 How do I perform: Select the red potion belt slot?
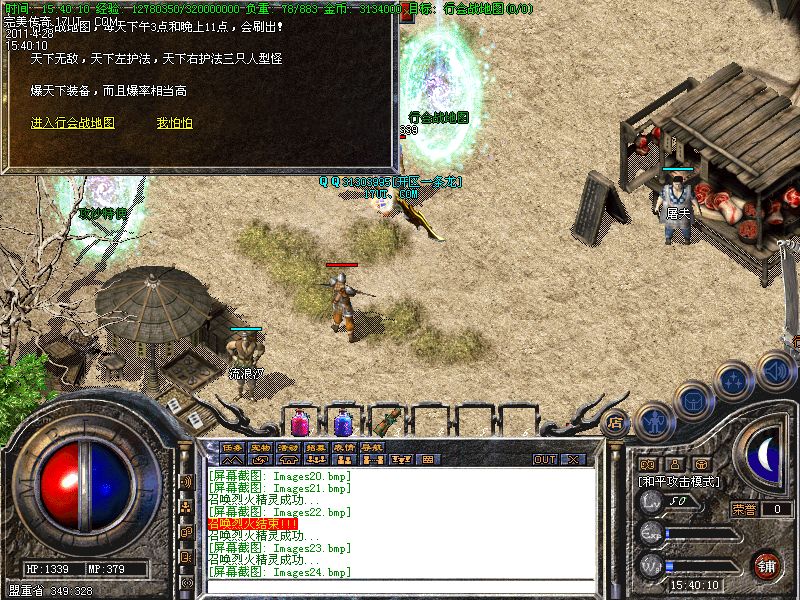pyautogui.click(x=300, y=422)
